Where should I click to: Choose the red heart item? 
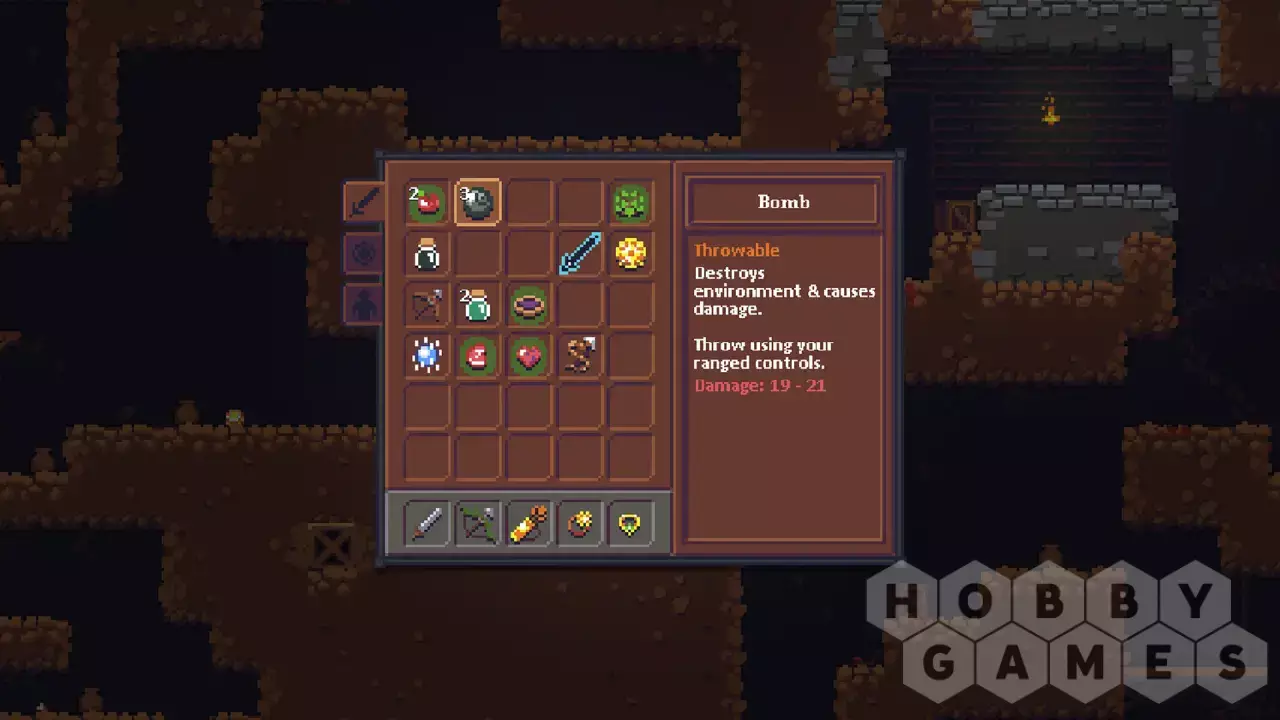(x=528, y=356)
